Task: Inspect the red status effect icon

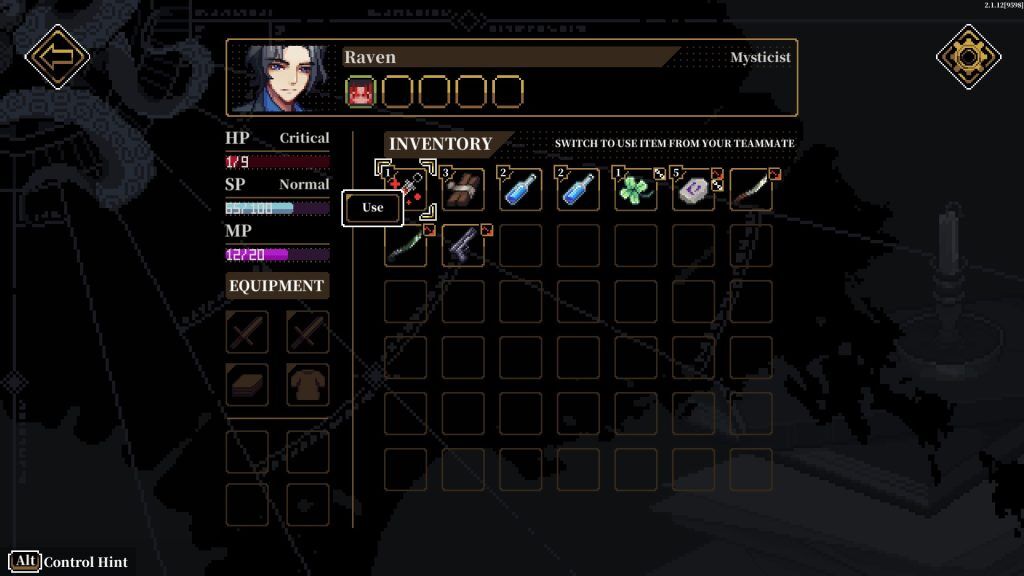Action: tap(360, 92)
